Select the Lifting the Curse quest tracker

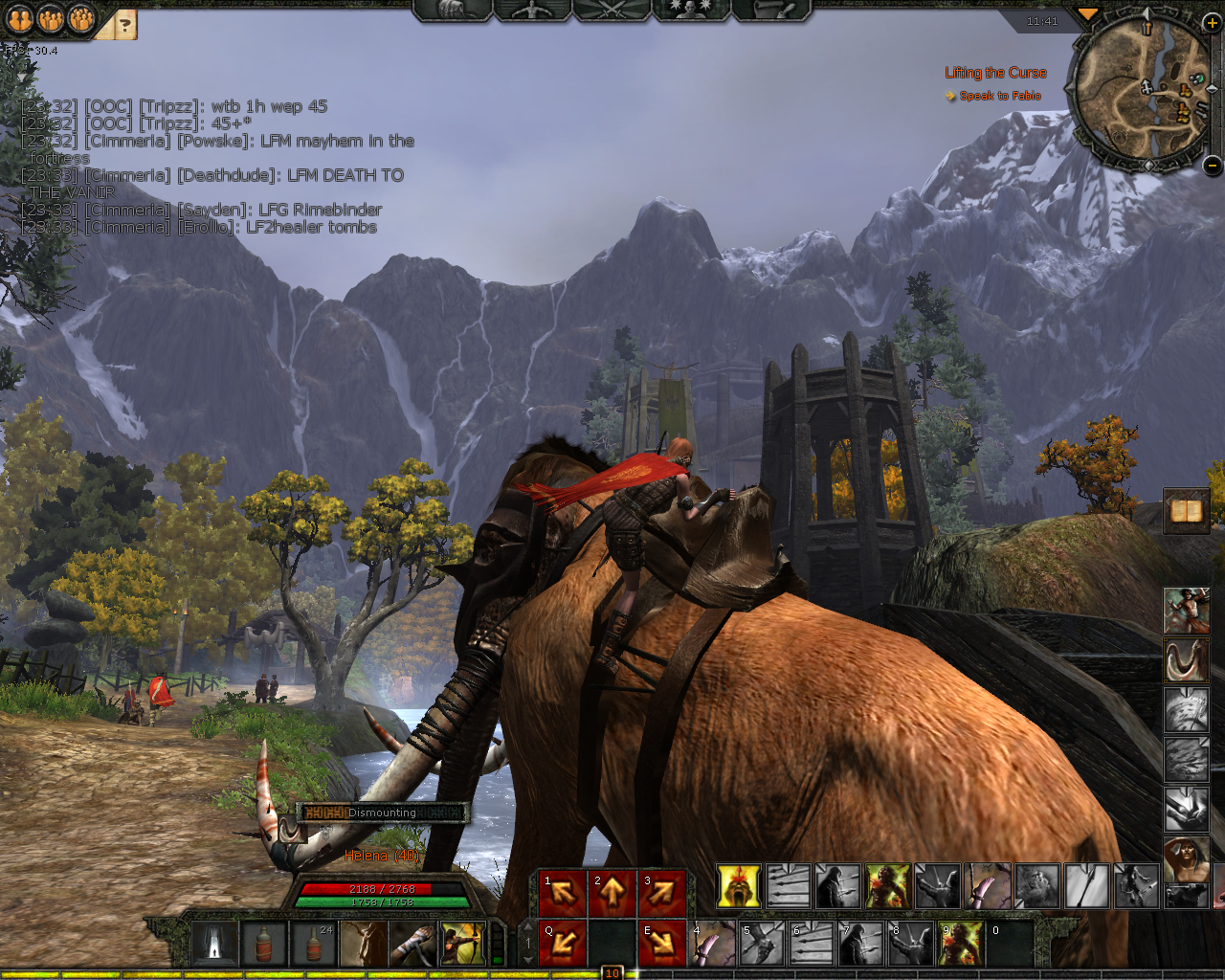pos(995,73)
